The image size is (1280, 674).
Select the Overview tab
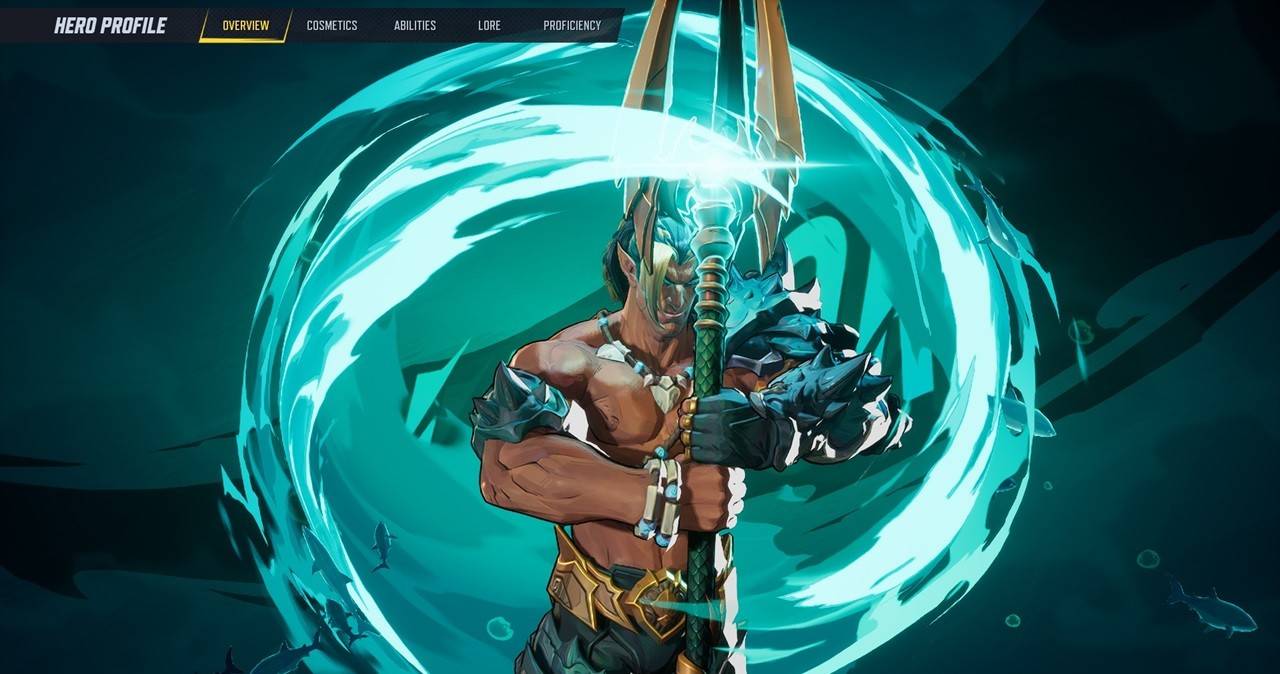[x=245, y=26]
